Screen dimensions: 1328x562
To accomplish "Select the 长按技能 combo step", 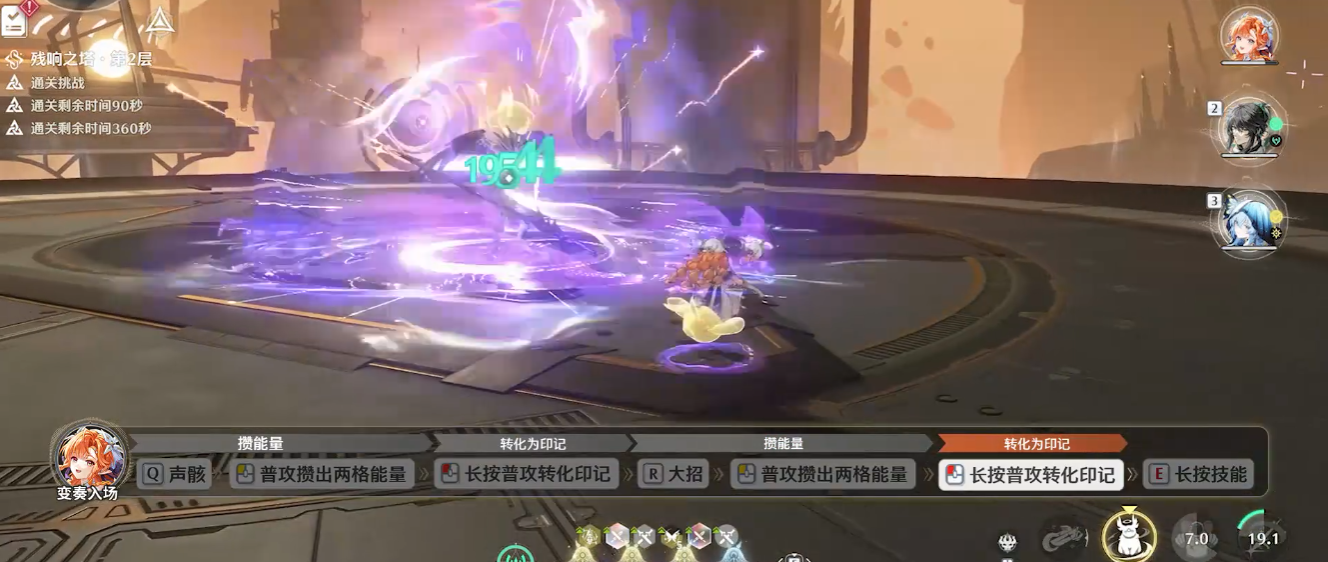I will pos(1198,475).
